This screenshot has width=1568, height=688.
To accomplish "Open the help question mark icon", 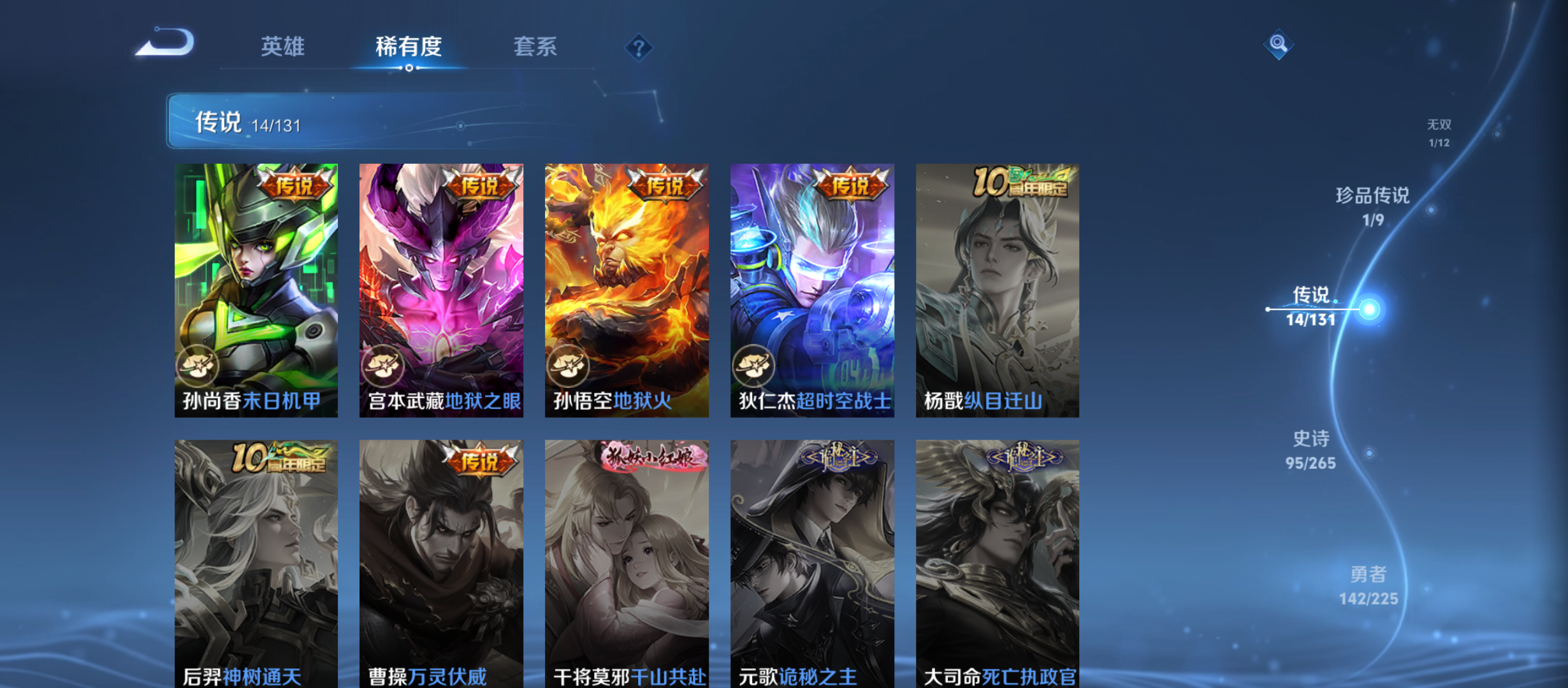I will point(639,47).
